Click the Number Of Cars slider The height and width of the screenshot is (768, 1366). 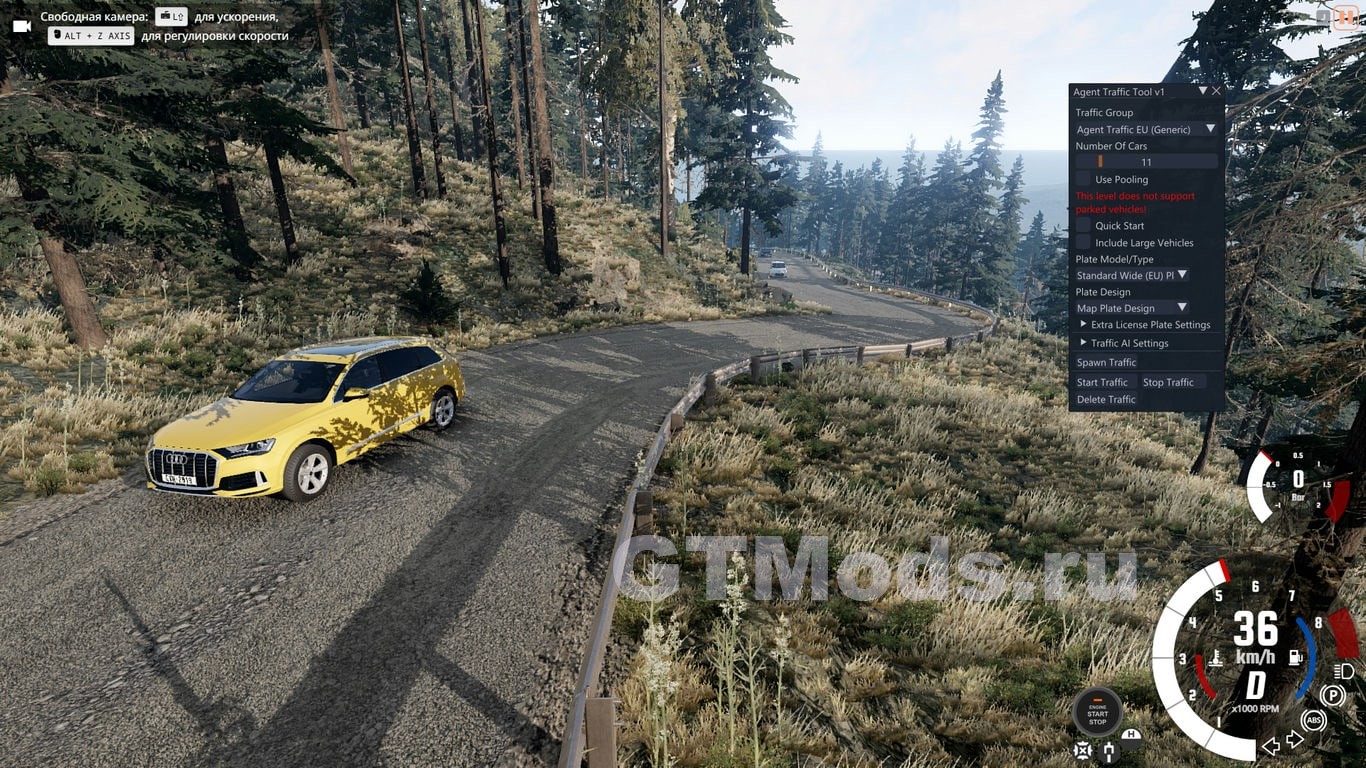[1146, 162]
